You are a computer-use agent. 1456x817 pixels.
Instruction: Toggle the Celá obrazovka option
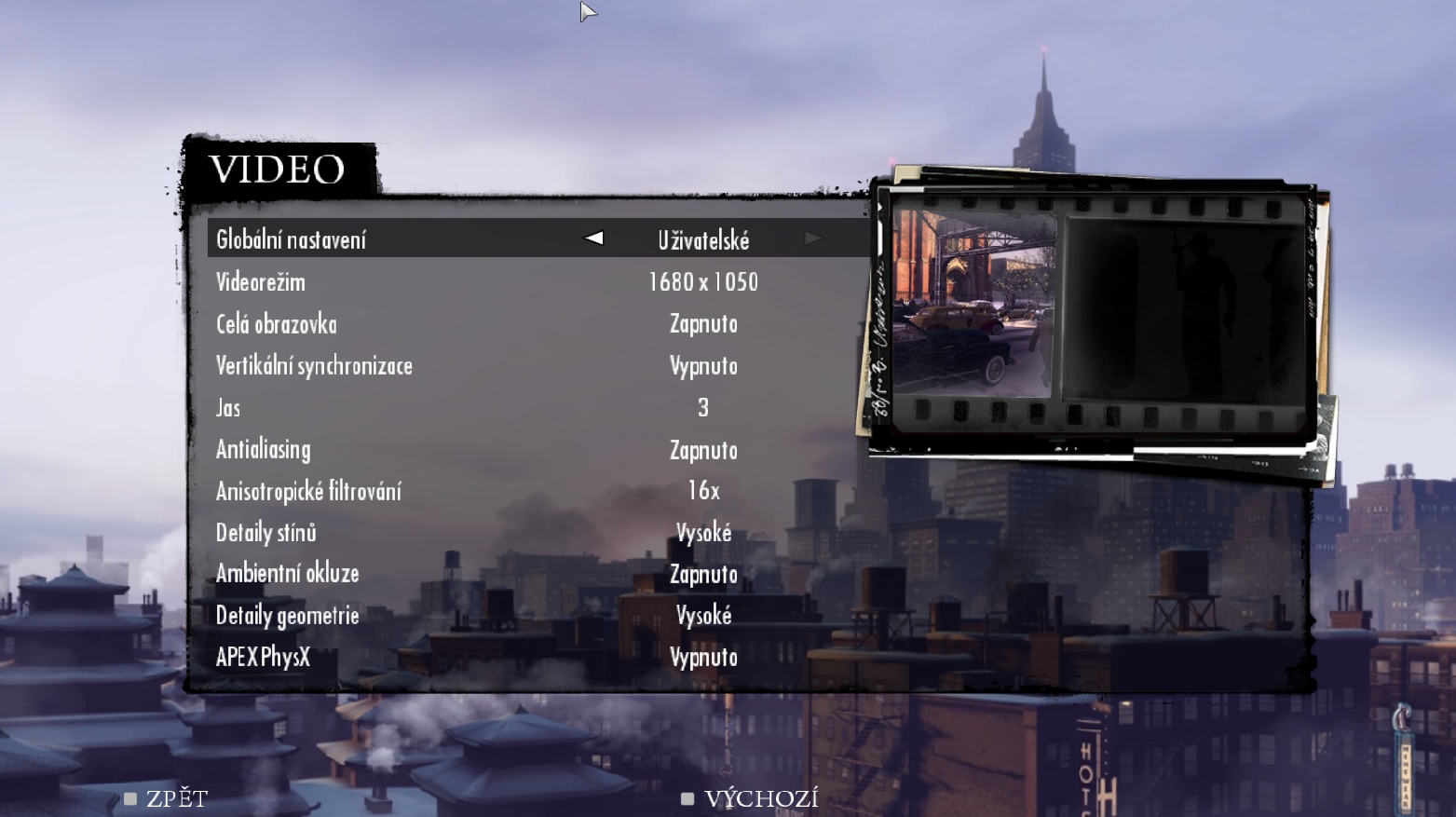[x=702, y=323]
